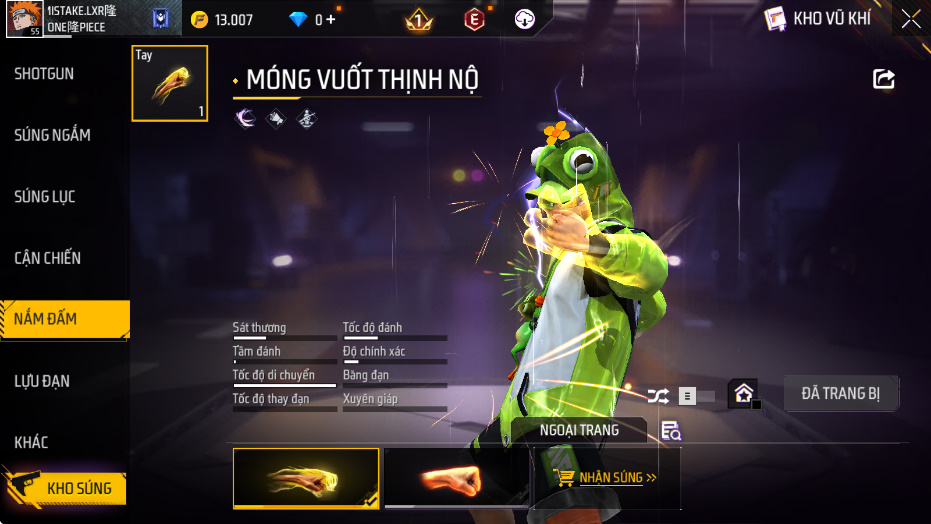Open the NHẬN SÚNG shop link
Image resolution: width=931 pixels, height=524 pixels.
pyautogui.click(x=607, y=478)
